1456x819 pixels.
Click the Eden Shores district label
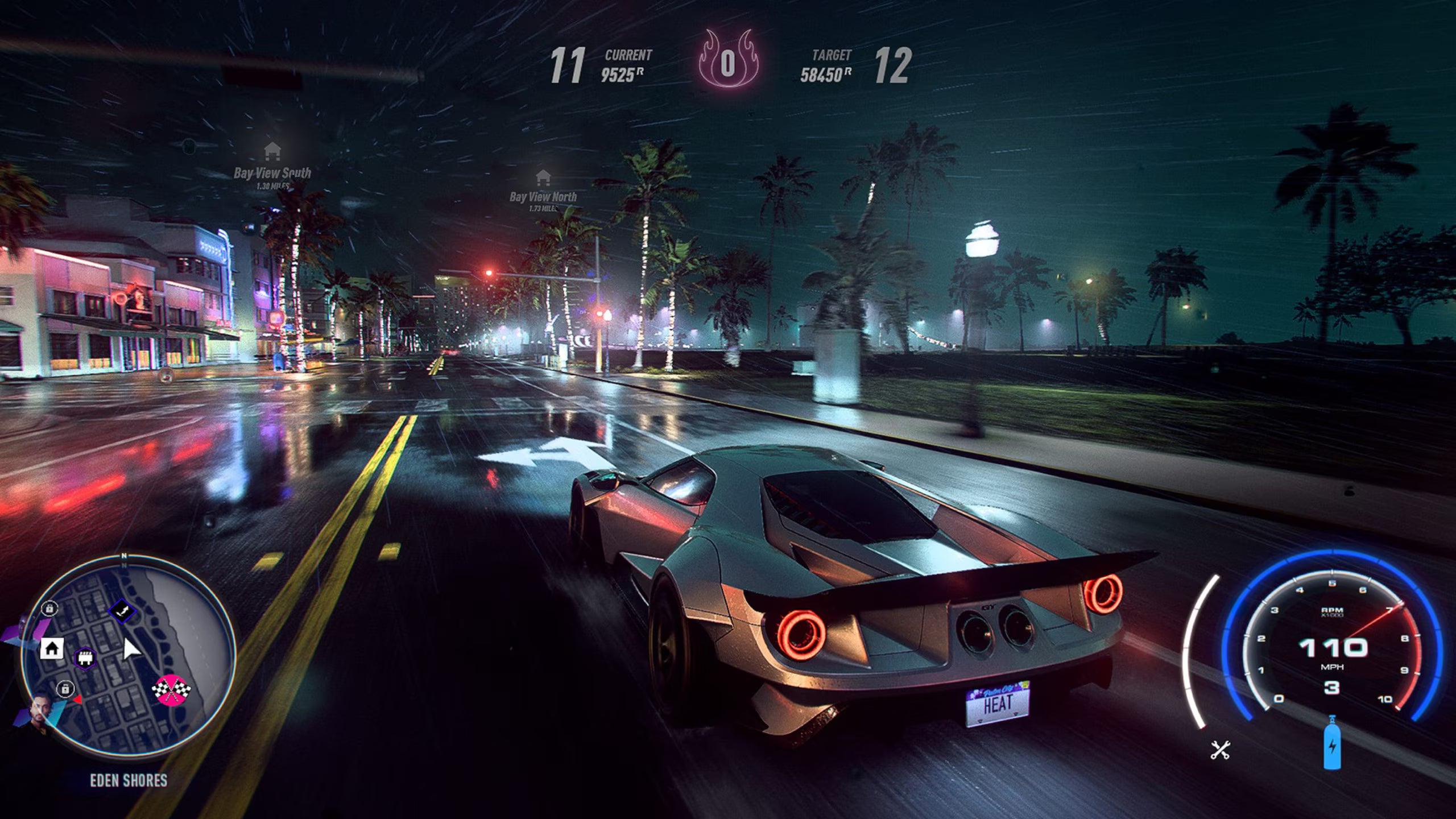point(129,780)
